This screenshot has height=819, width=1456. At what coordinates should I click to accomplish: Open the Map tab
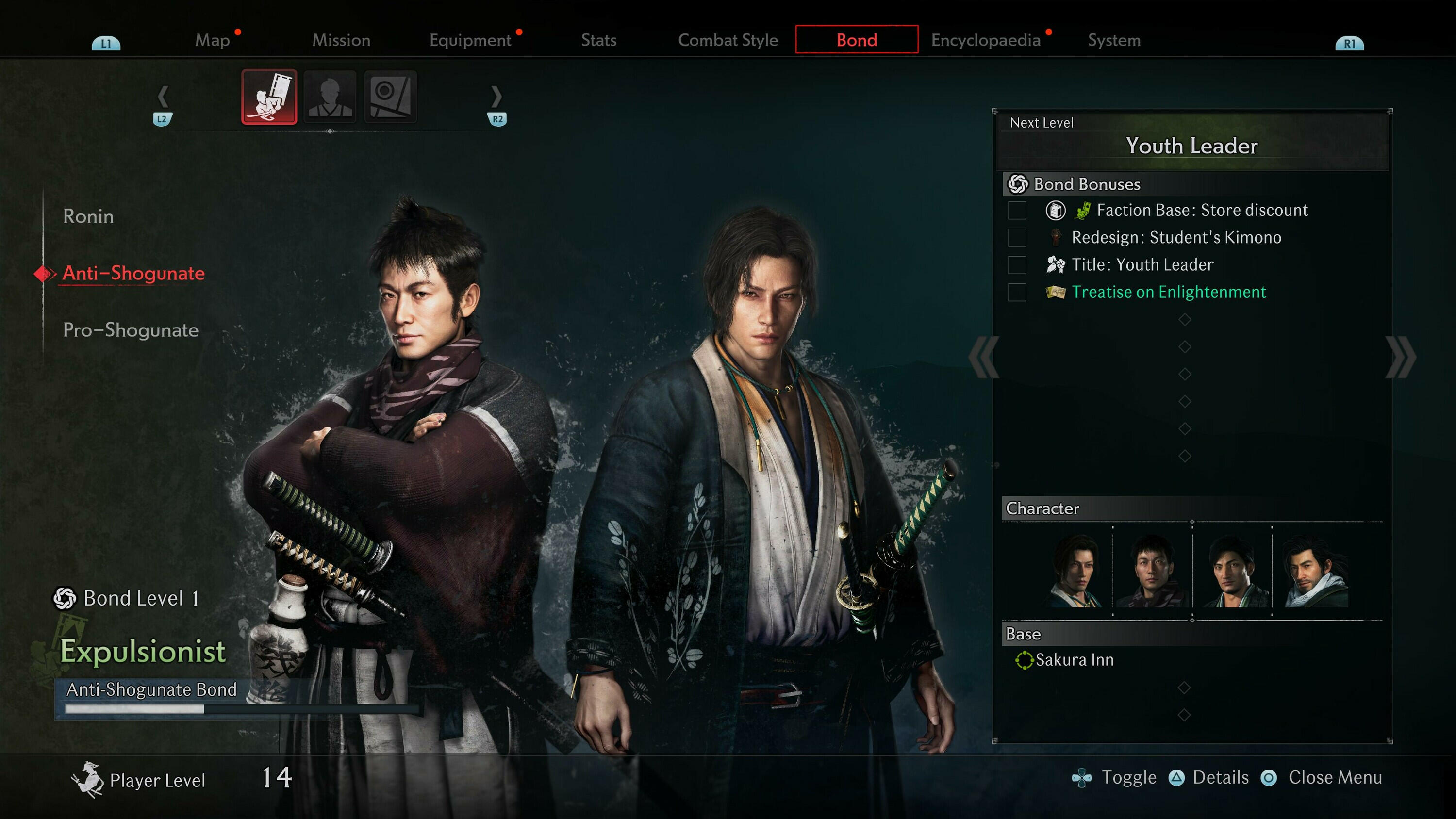click(213, 40)
